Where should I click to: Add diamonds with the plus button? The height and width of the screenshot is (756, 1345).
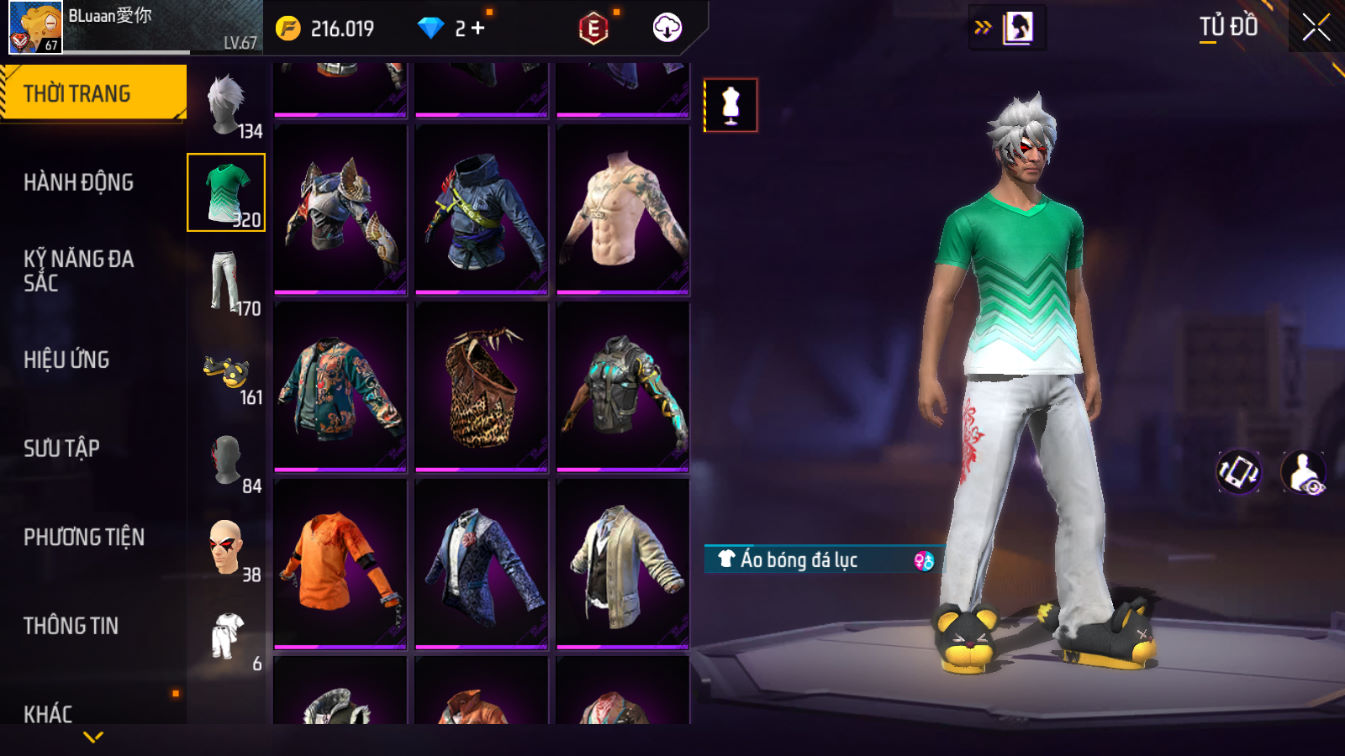click(x=478, y=28)
